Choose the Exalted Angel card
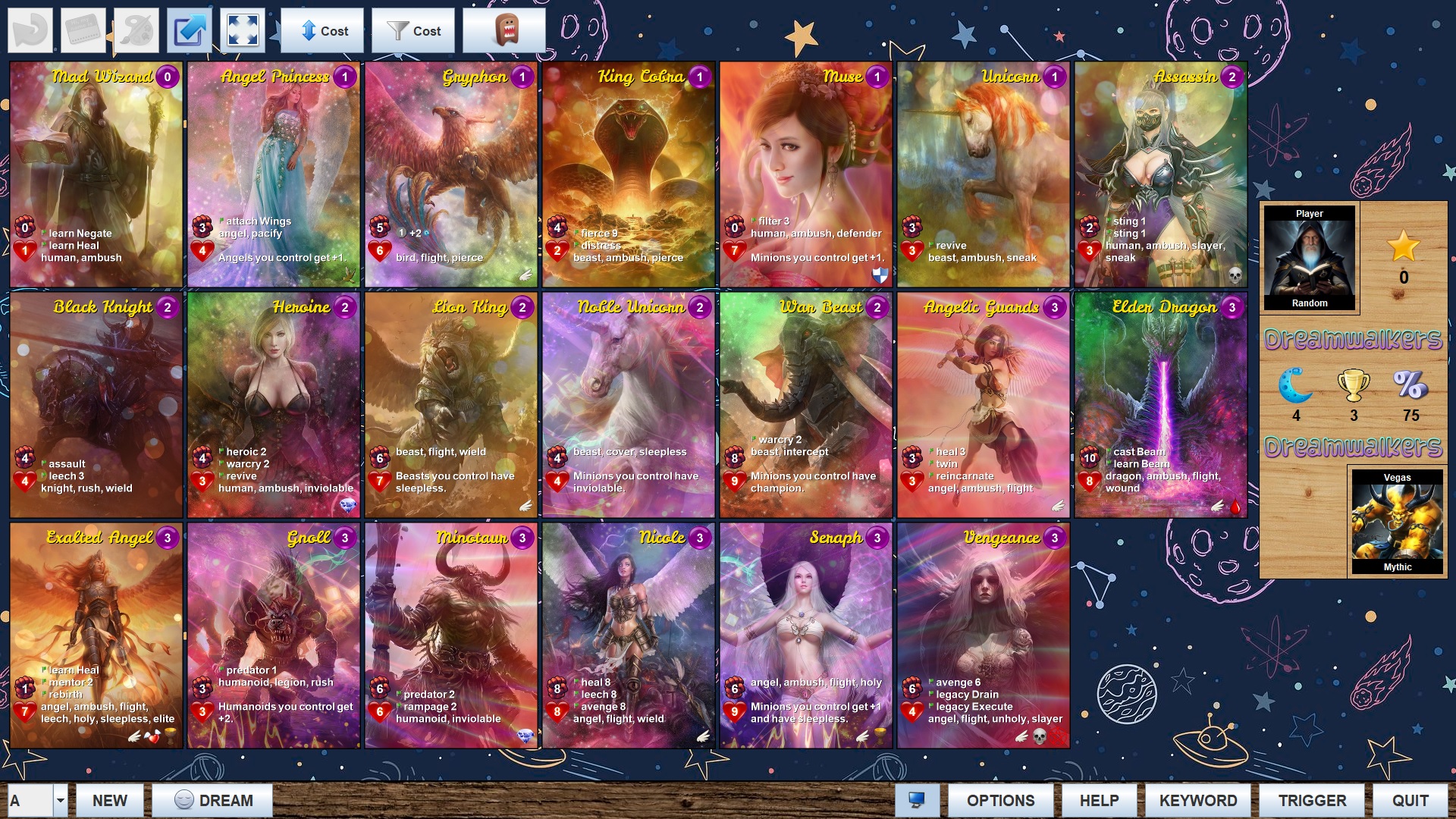 click(96, 635)
